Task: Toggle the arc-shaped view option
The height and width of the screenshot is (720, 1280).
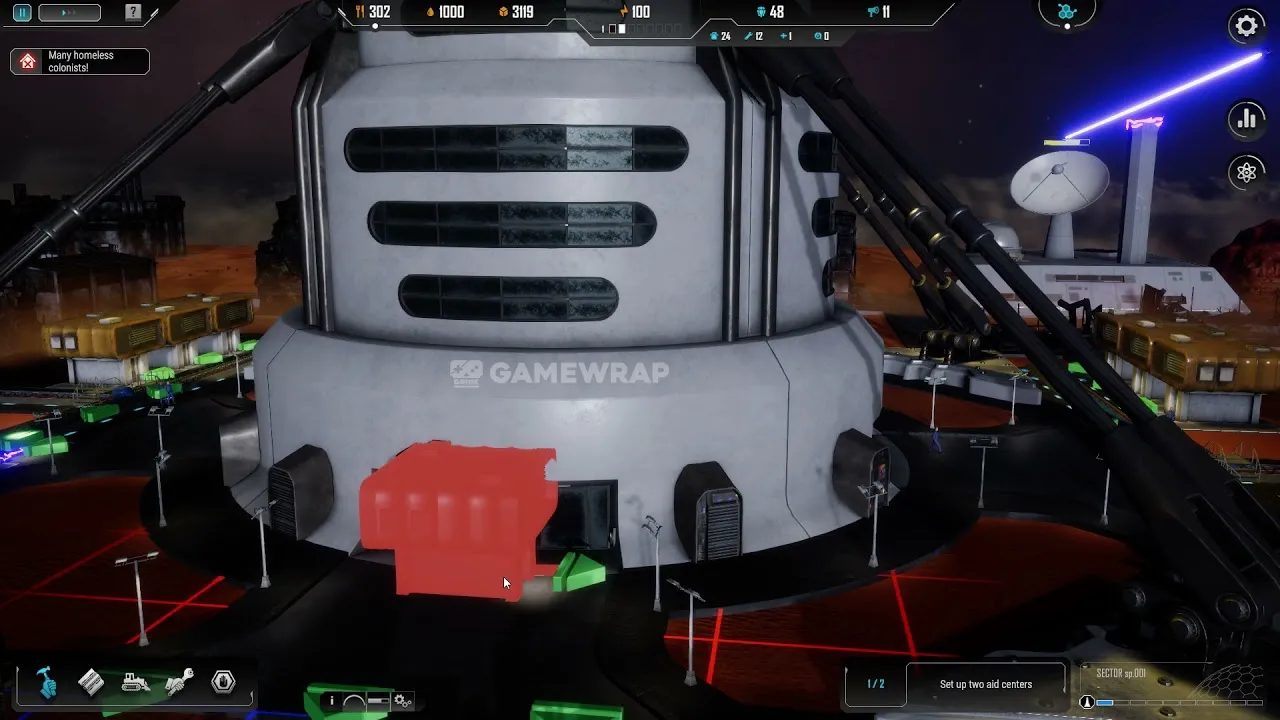Action: click(x=354, y=701)
